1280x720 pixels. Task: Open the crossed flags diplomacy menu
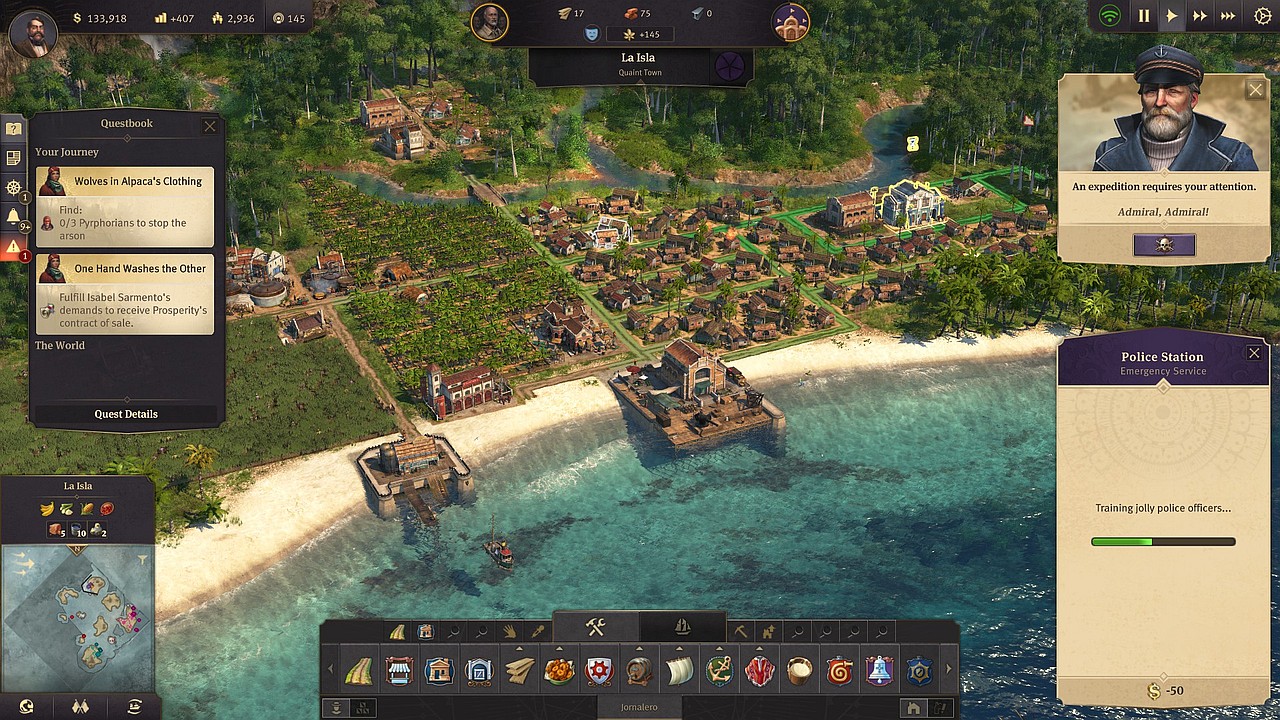[81, 707]
